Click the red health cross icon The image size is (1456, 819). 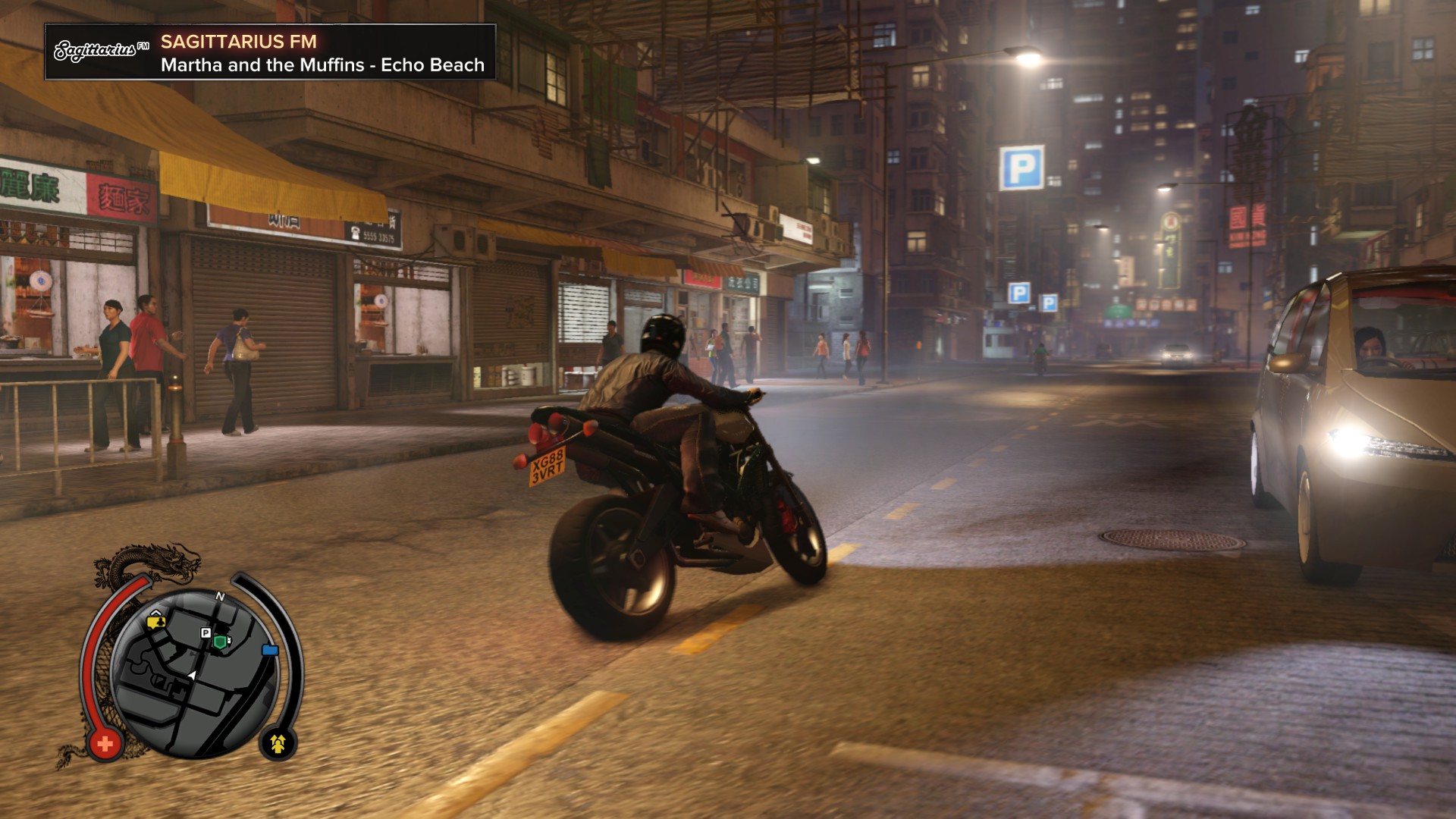pos(105,743)
